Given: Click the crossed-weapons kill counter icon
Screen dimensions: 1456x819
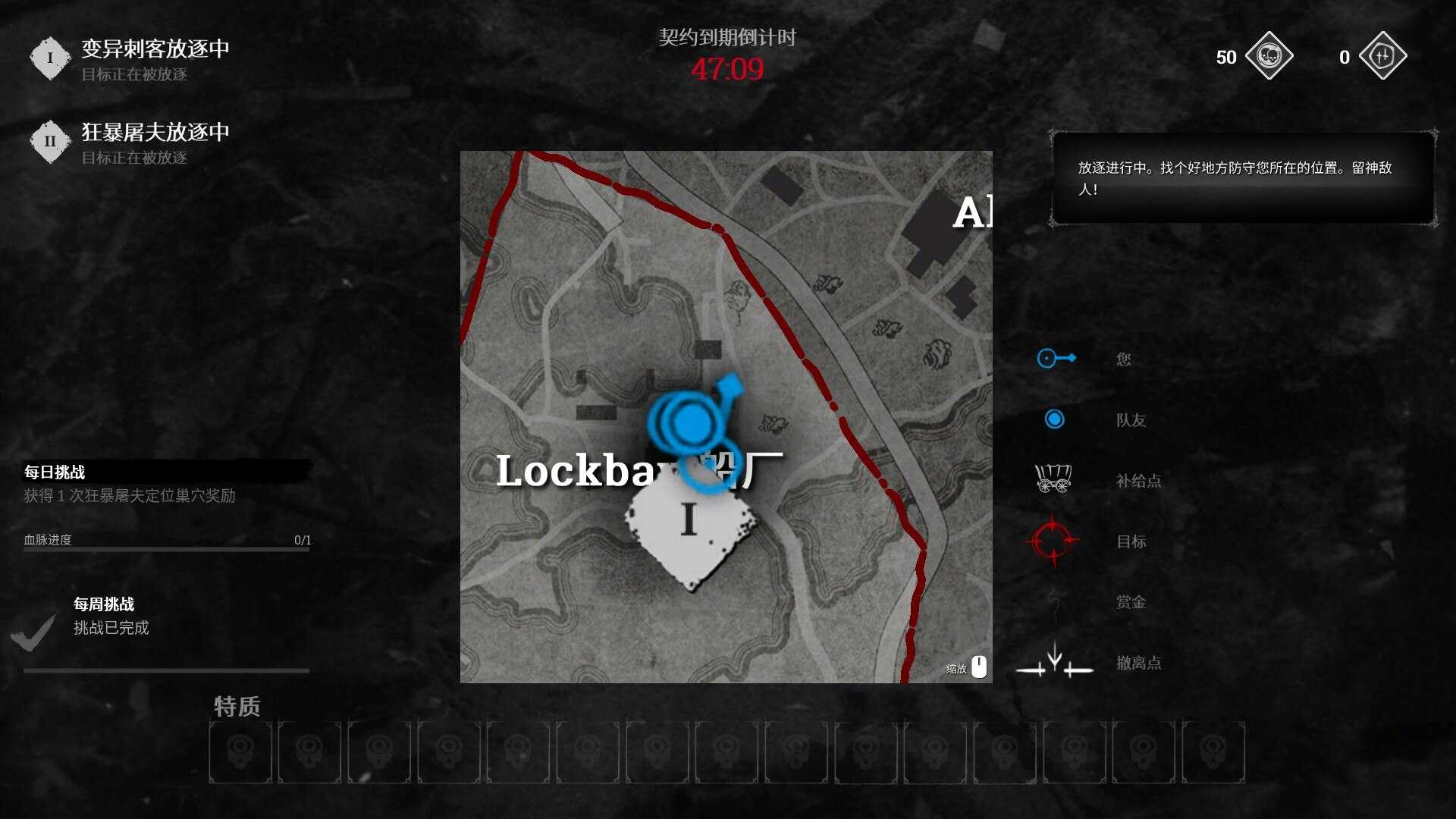Looking at the screenshot, I should click(x=1382, y=56).
